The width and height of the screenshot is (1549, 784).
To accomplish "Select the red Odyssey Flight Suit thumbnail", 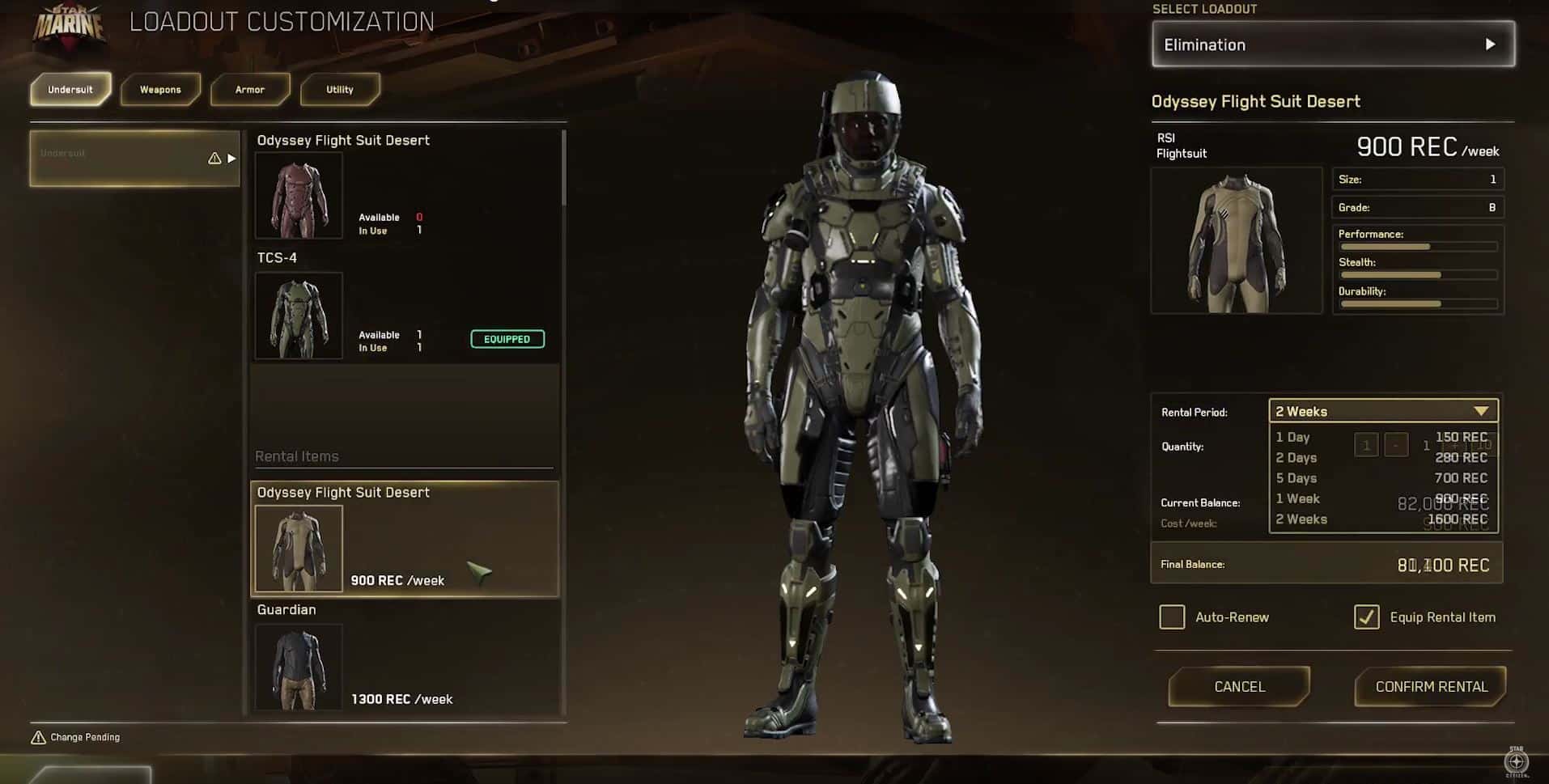I will 299,195.
